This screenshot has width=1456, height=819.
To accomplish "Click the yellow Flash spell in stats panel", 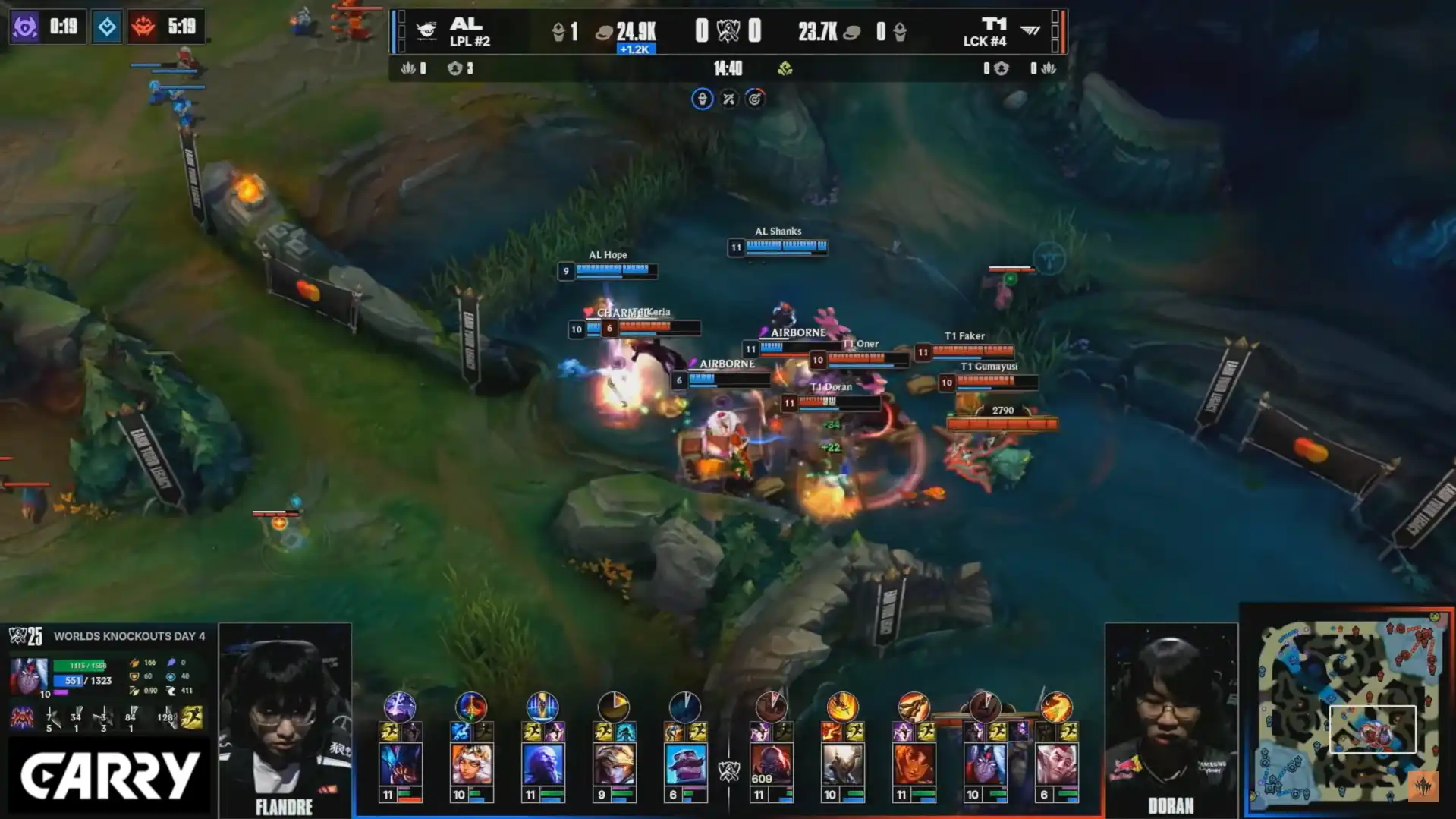I will pos(192,717).
